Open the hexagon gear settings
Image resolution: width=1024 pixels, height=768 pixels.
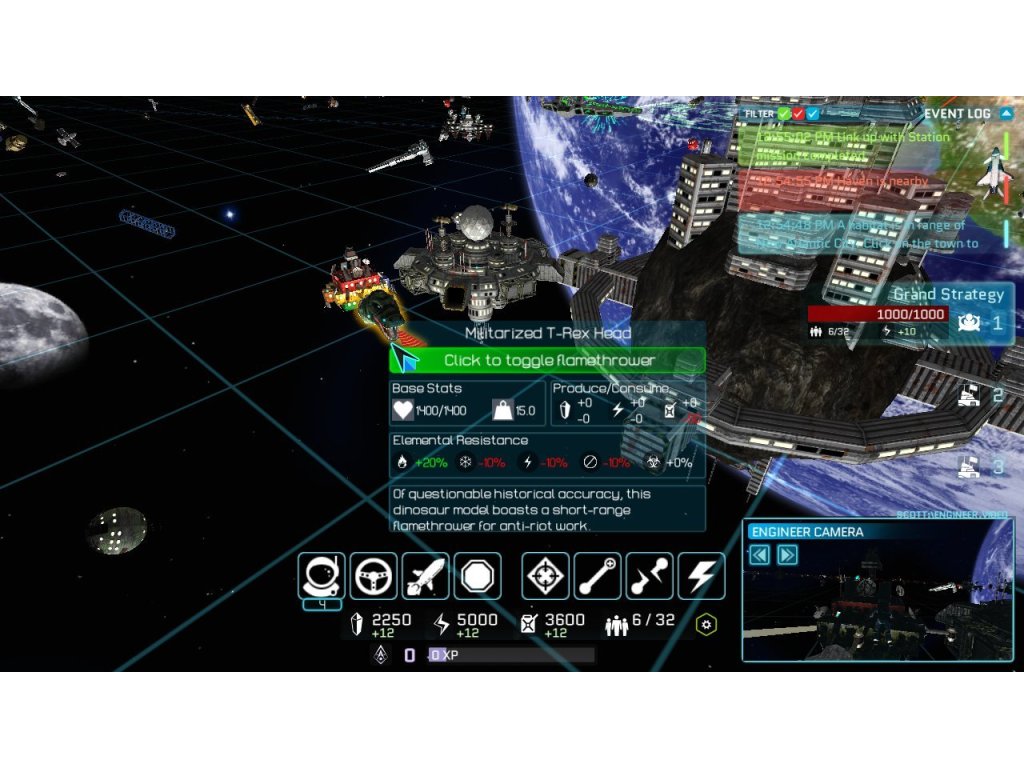point(707,625)
